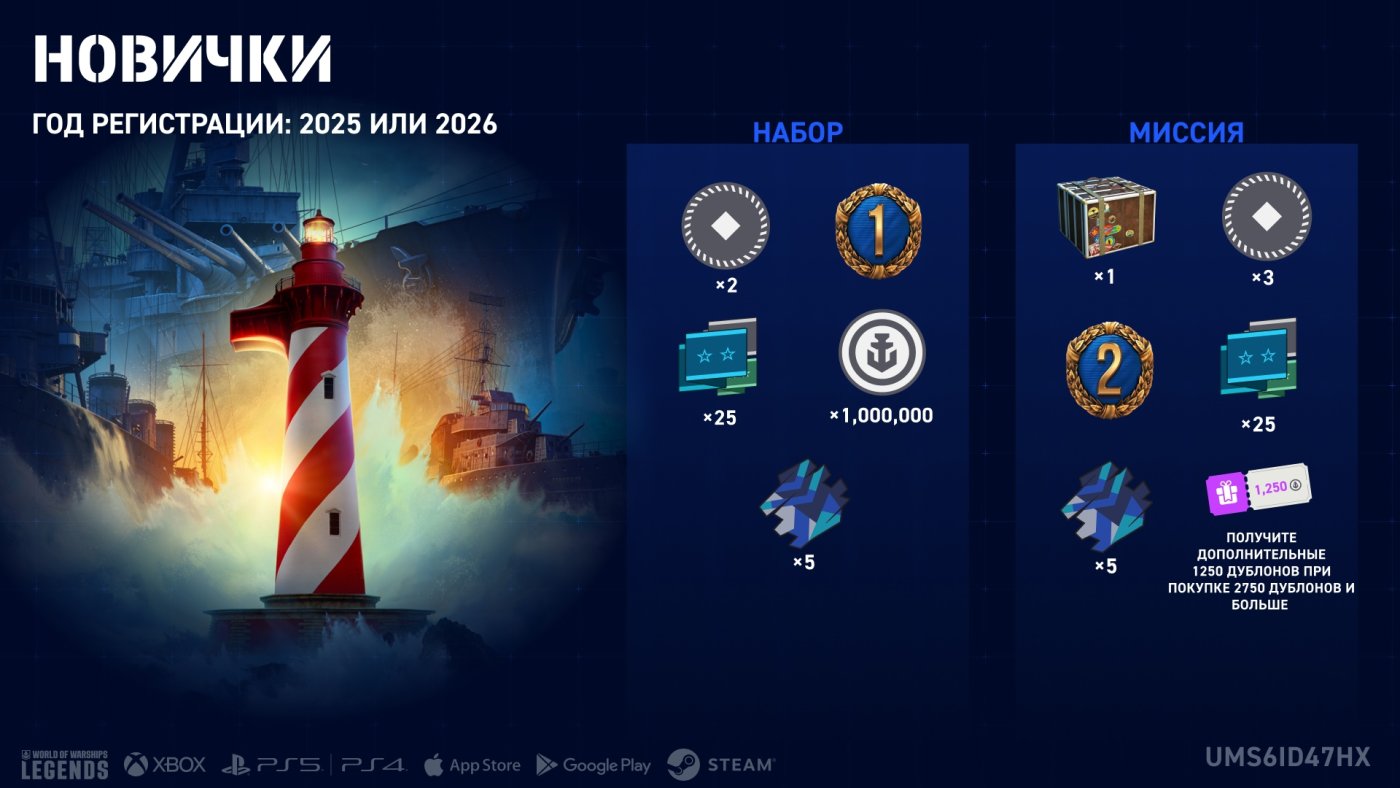The height and width of the screenshot is (788, 1400).
Task: Click the gold number 1 medal
Action: pos(878,231)
